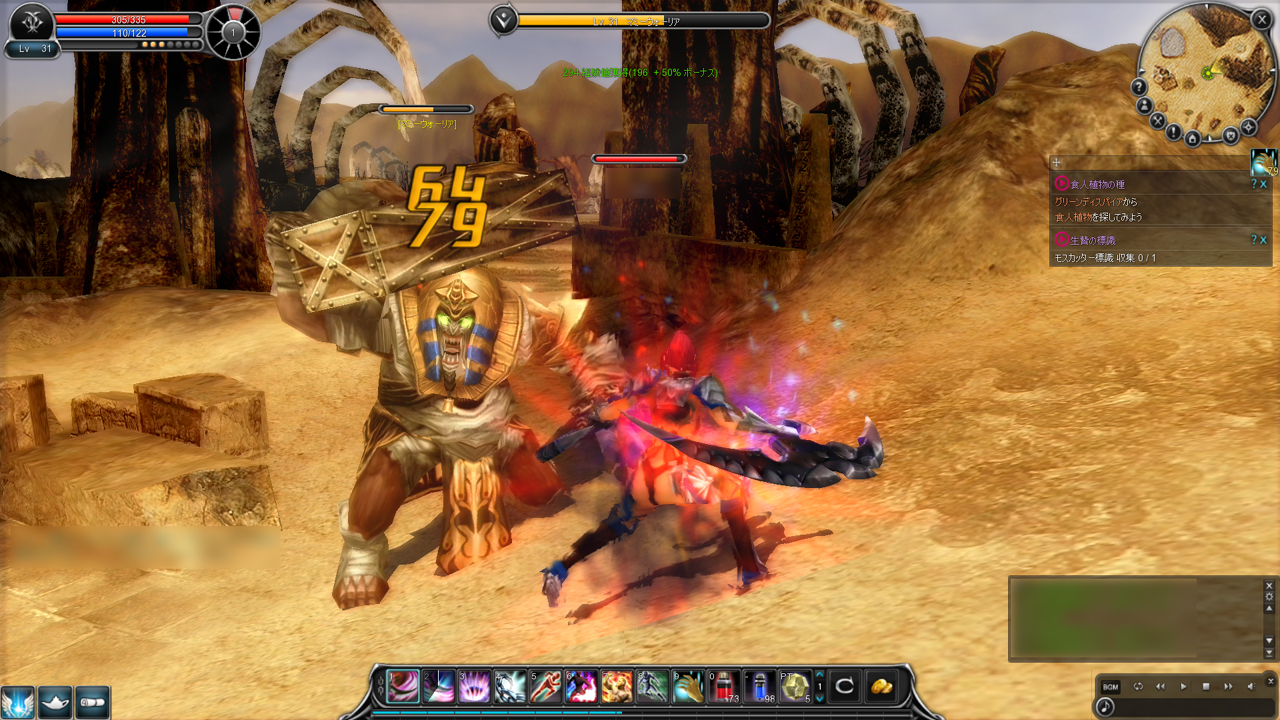1280x720 pixels.
Task: Select the gold gem item in the PT slot
Action: 795,686
